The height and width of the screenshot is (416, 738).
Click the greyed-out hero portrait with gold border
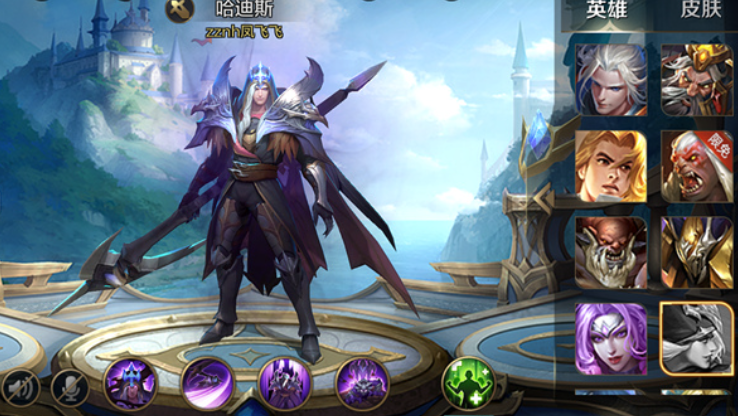tap(697, 339)
